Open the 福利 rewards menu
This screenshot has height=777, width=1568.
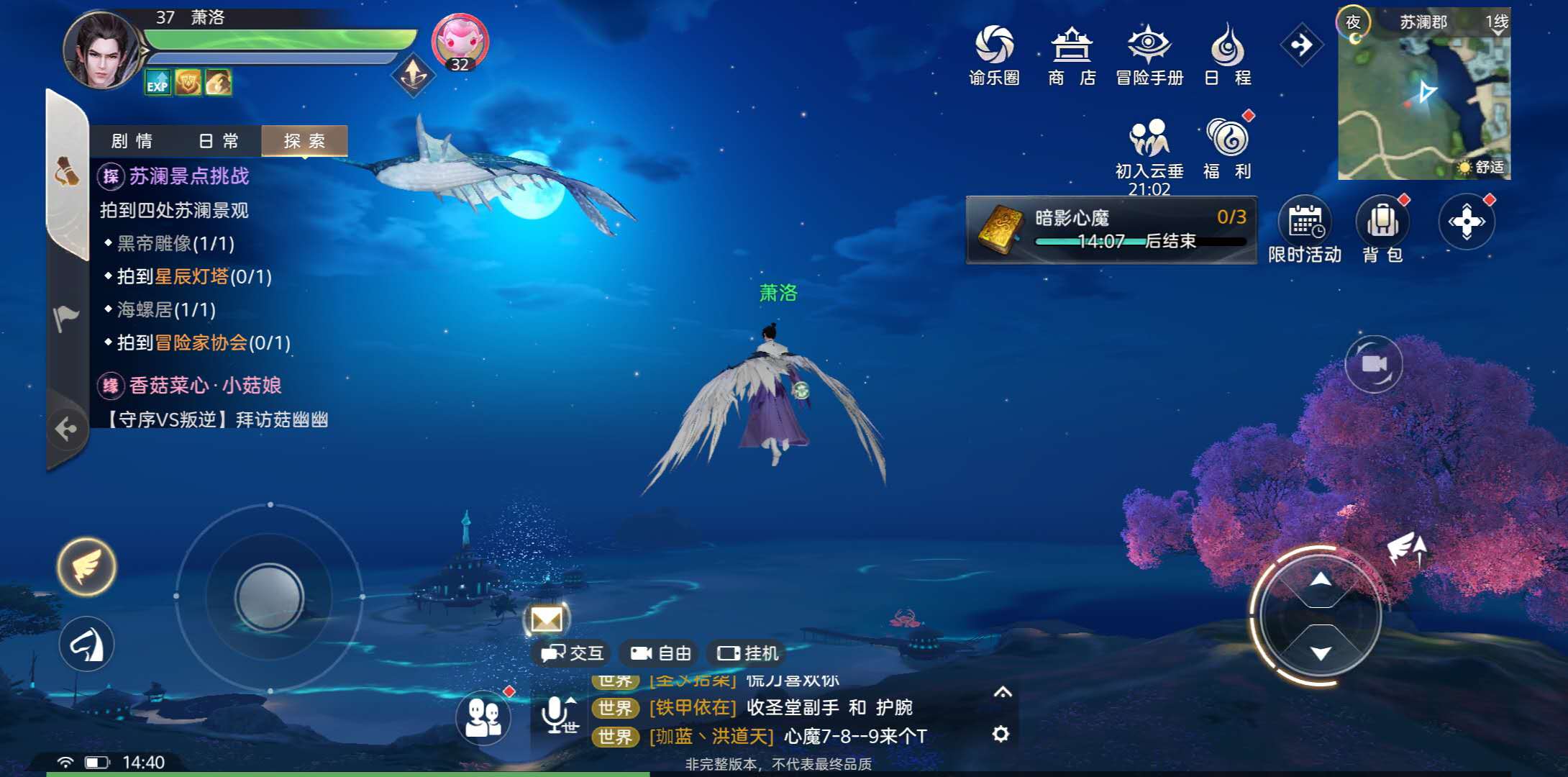[1228, 147]
